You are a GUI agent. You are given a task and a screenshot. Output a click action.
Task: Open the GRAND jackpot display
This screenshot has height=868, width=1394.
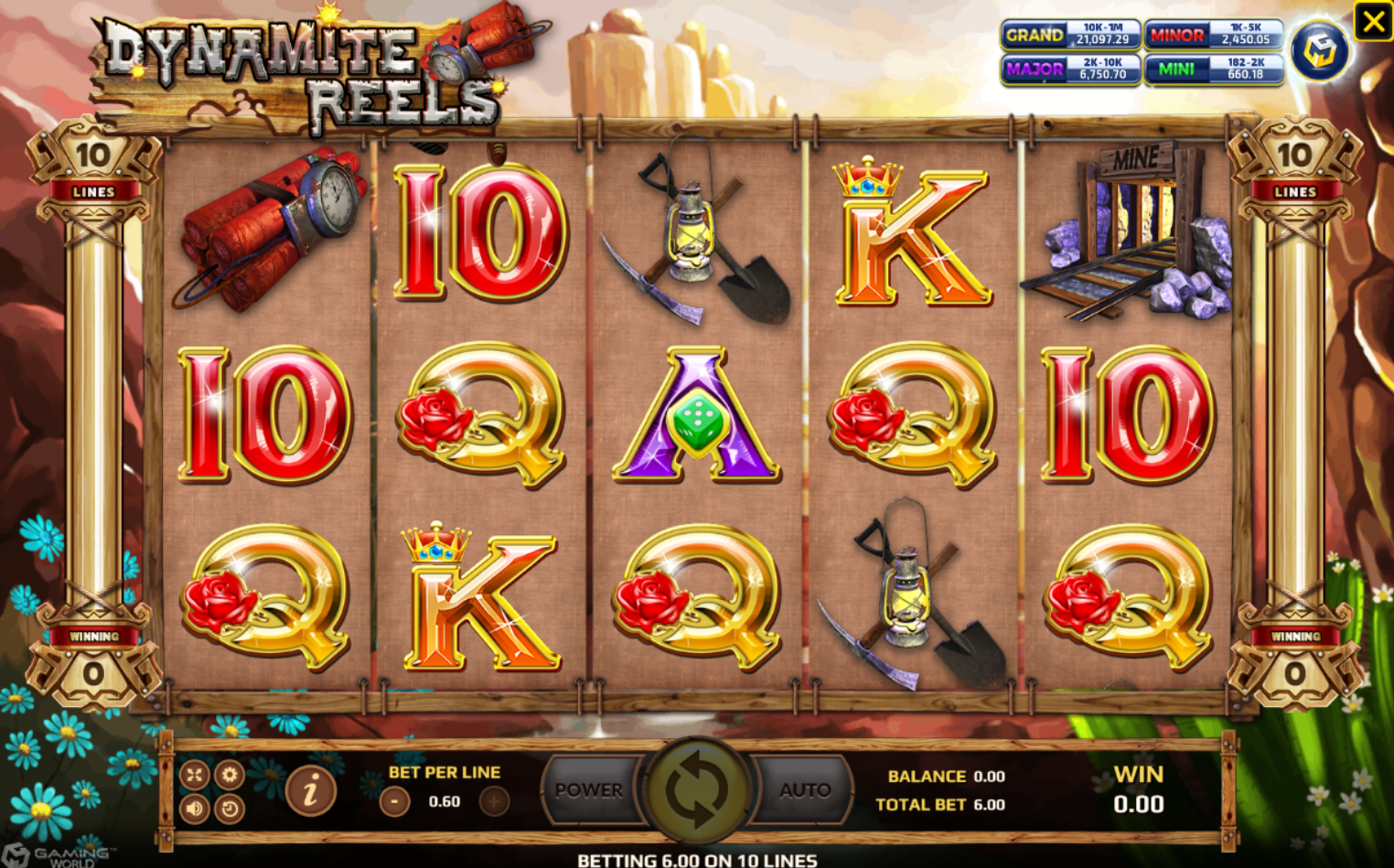tap(1070, 36)
